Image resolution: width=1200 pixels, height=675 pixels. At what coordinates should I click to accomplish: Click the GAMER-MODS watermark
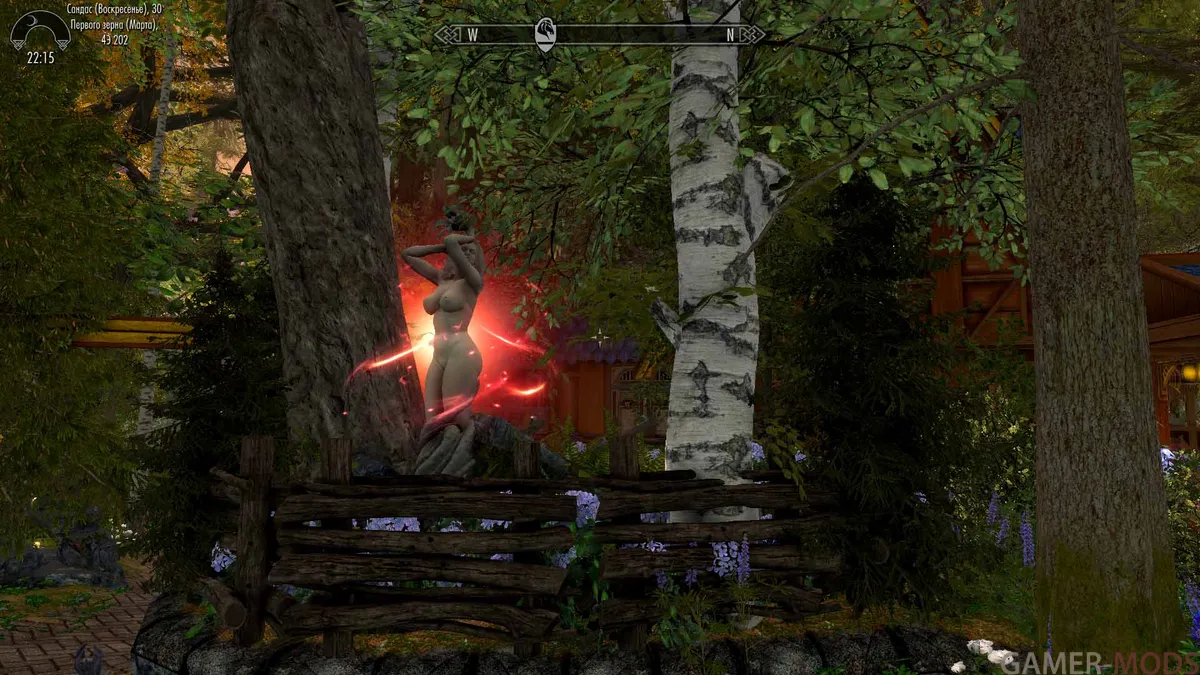(x=1097, y=661)
